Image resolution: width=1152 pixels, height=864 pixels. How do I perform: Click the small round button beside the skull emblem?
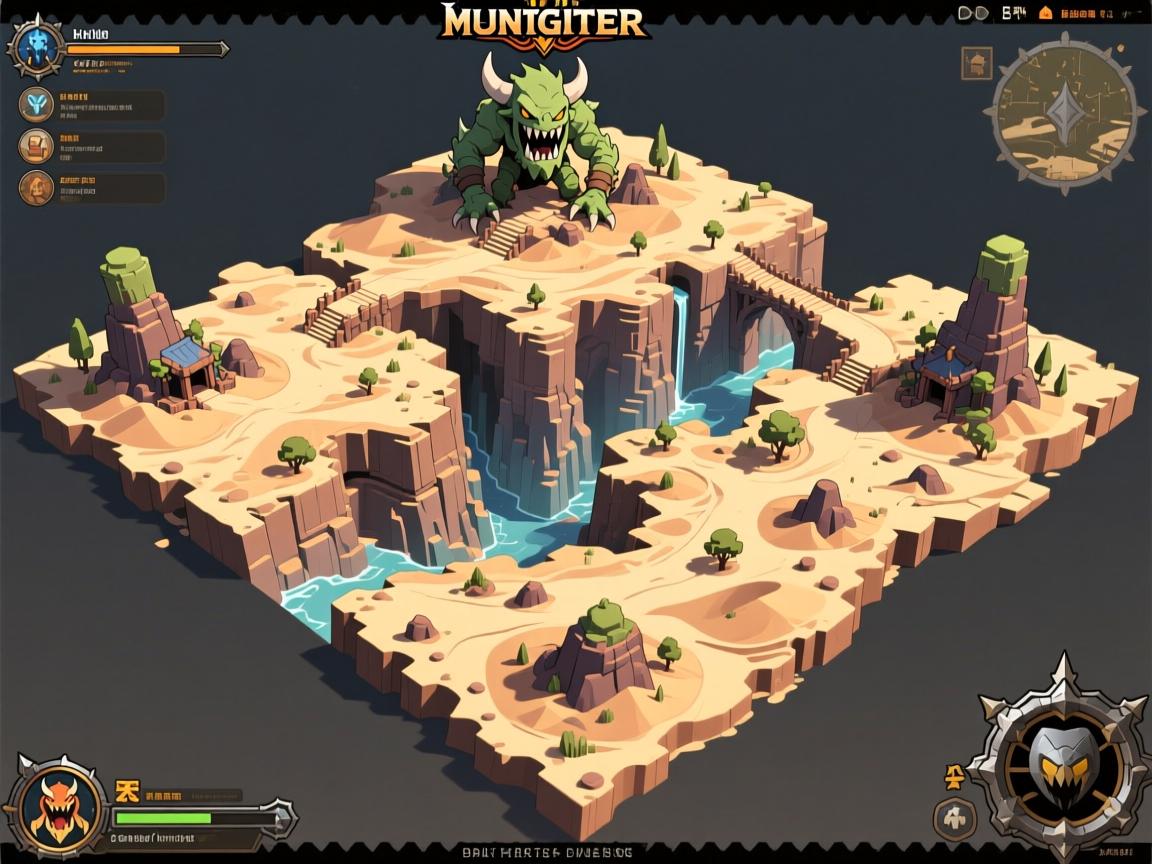click(x=954, y=819)
